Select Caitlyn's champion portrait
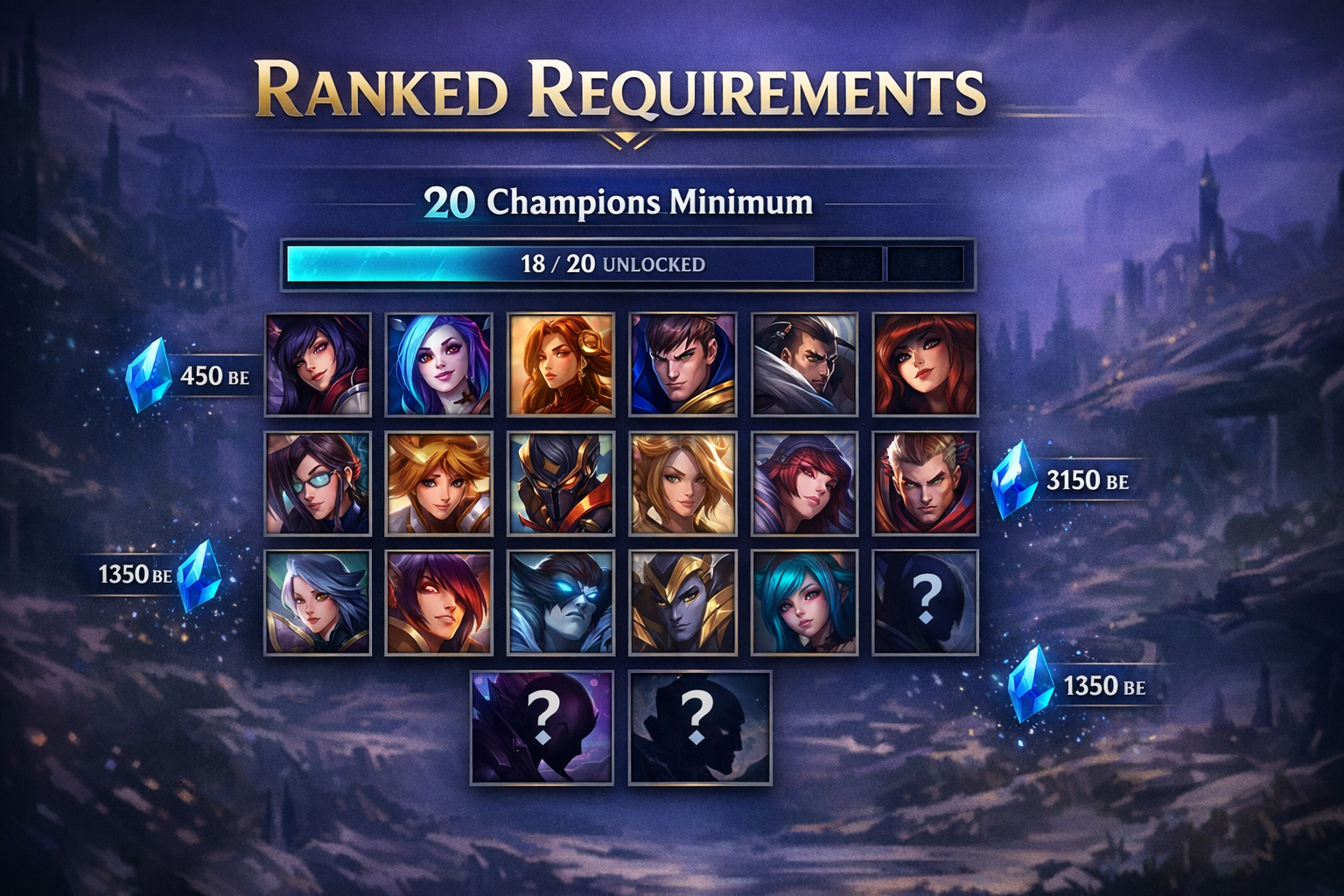 point(319,483)
